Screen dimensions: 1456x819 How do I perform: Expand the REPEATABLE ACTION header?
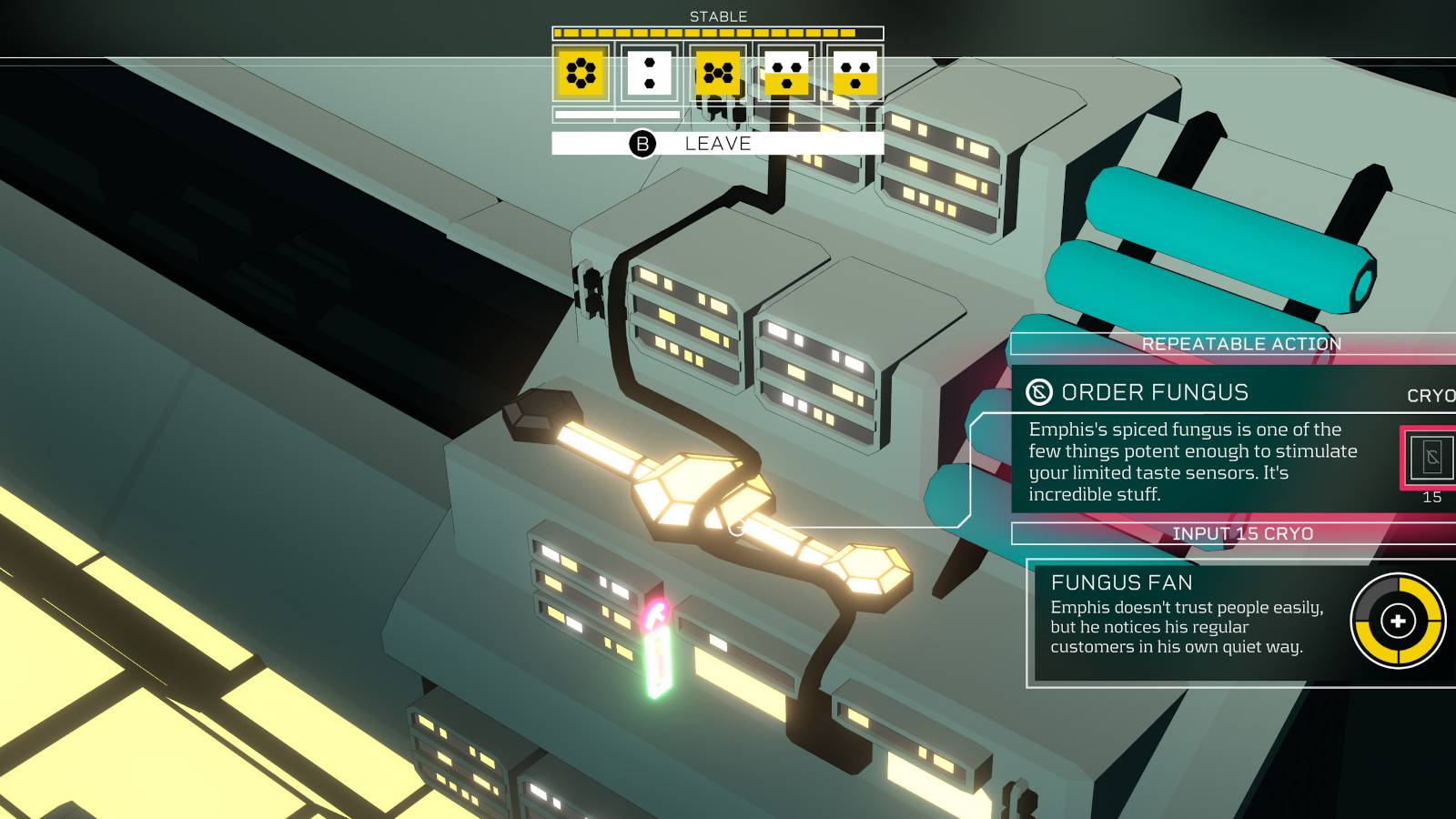click(1241, 344)
